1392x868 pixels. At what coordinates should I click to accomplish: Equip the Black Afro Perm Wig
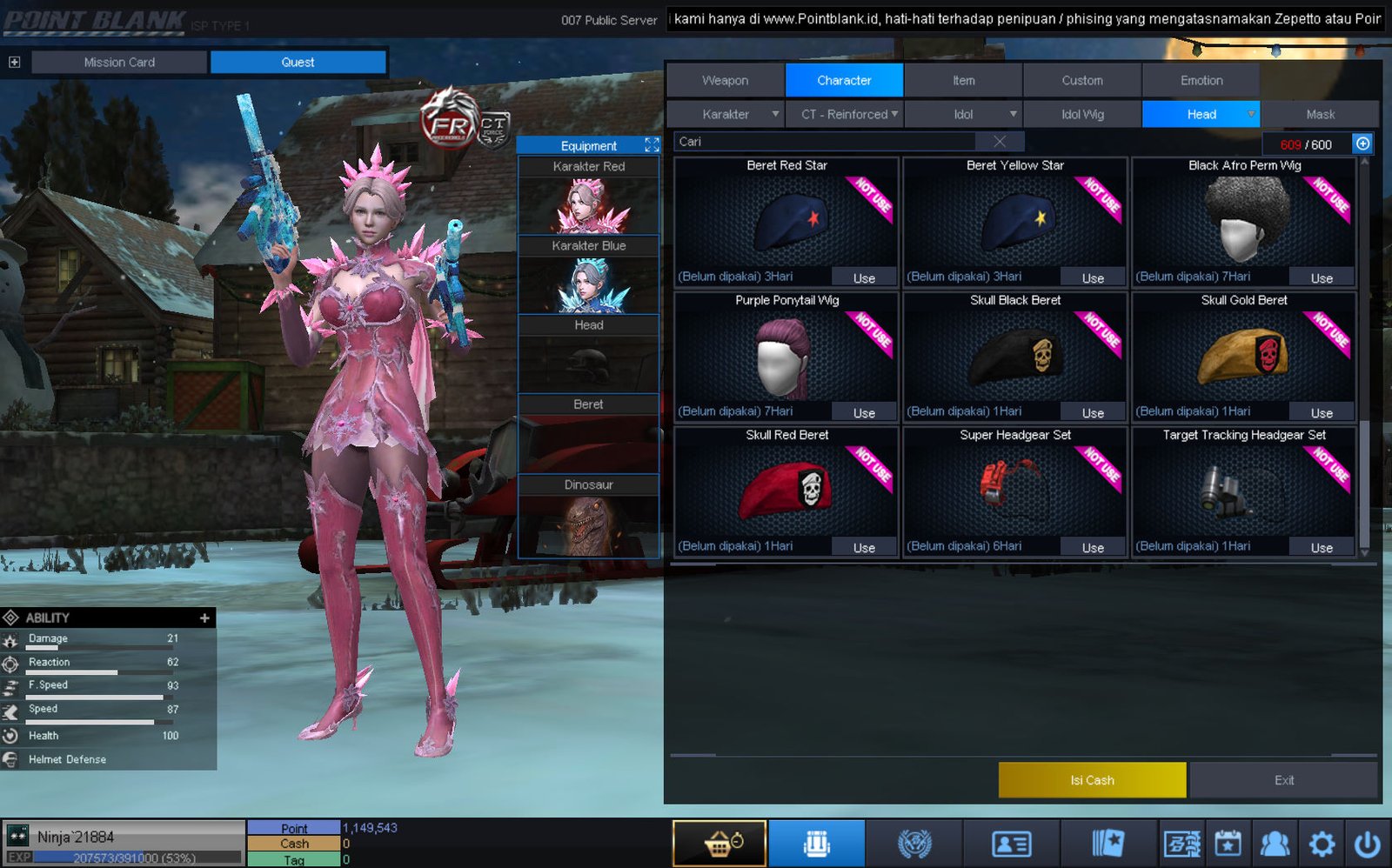1321,278
